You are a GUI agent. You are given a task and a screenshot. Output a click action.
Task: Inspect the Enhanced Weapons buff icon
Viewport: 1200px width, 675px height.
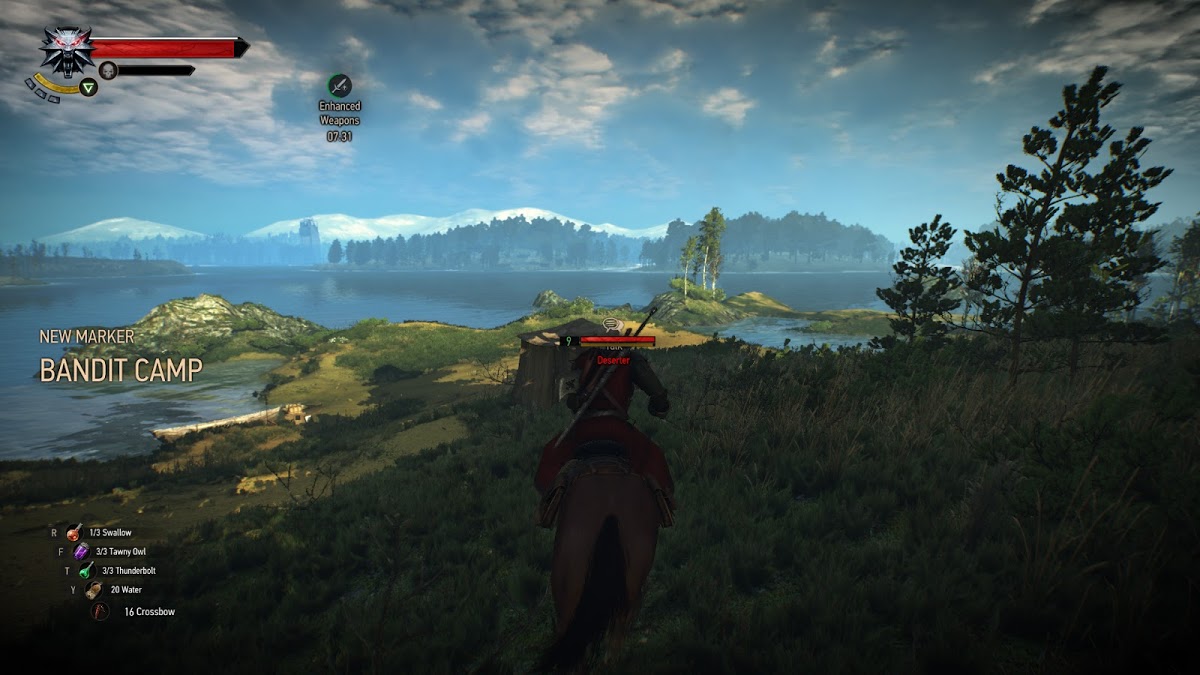click(x=340, y=85)
